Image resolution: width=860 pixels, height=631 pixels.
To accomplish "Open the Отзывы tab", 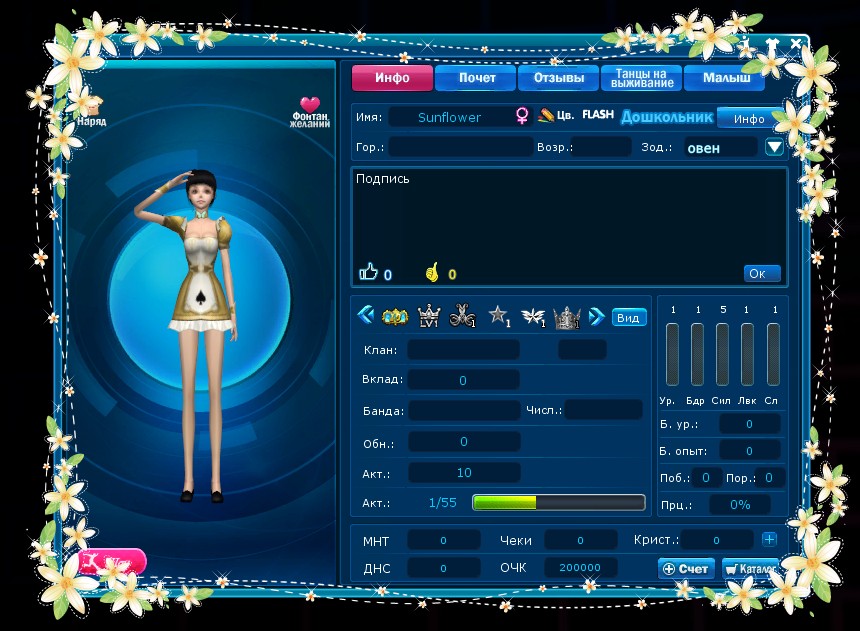I will click(558, 78).
